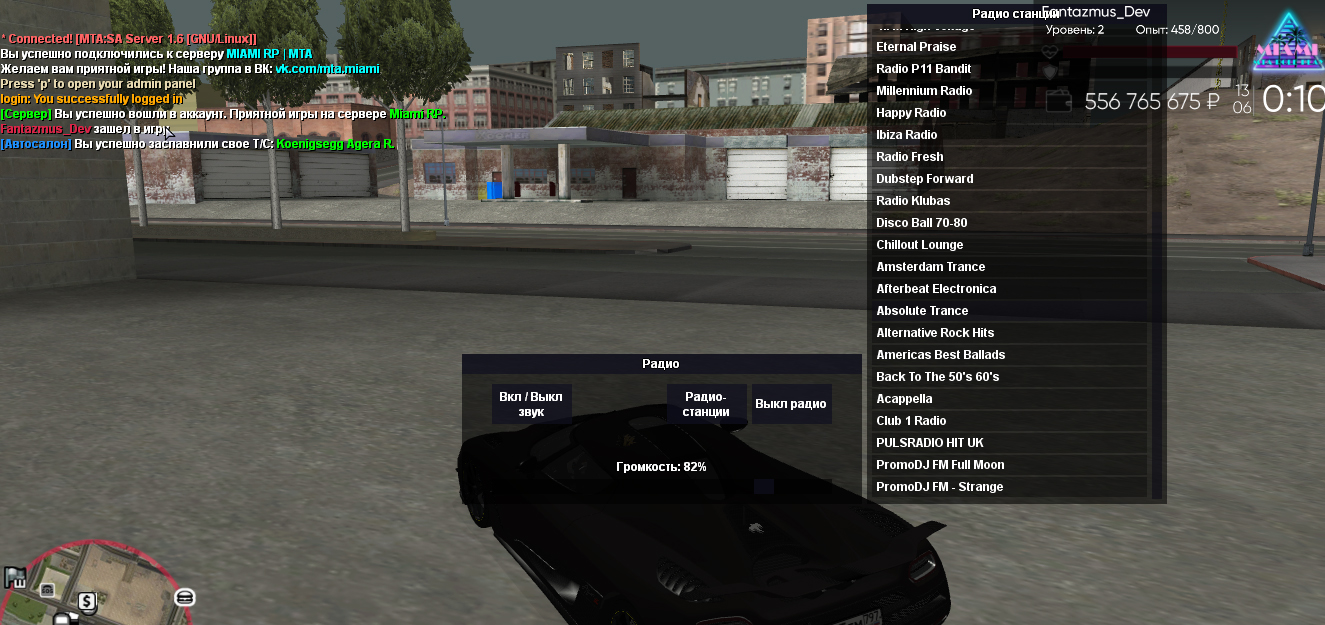Pick the Radio Fresh station

pos(1010,157)
